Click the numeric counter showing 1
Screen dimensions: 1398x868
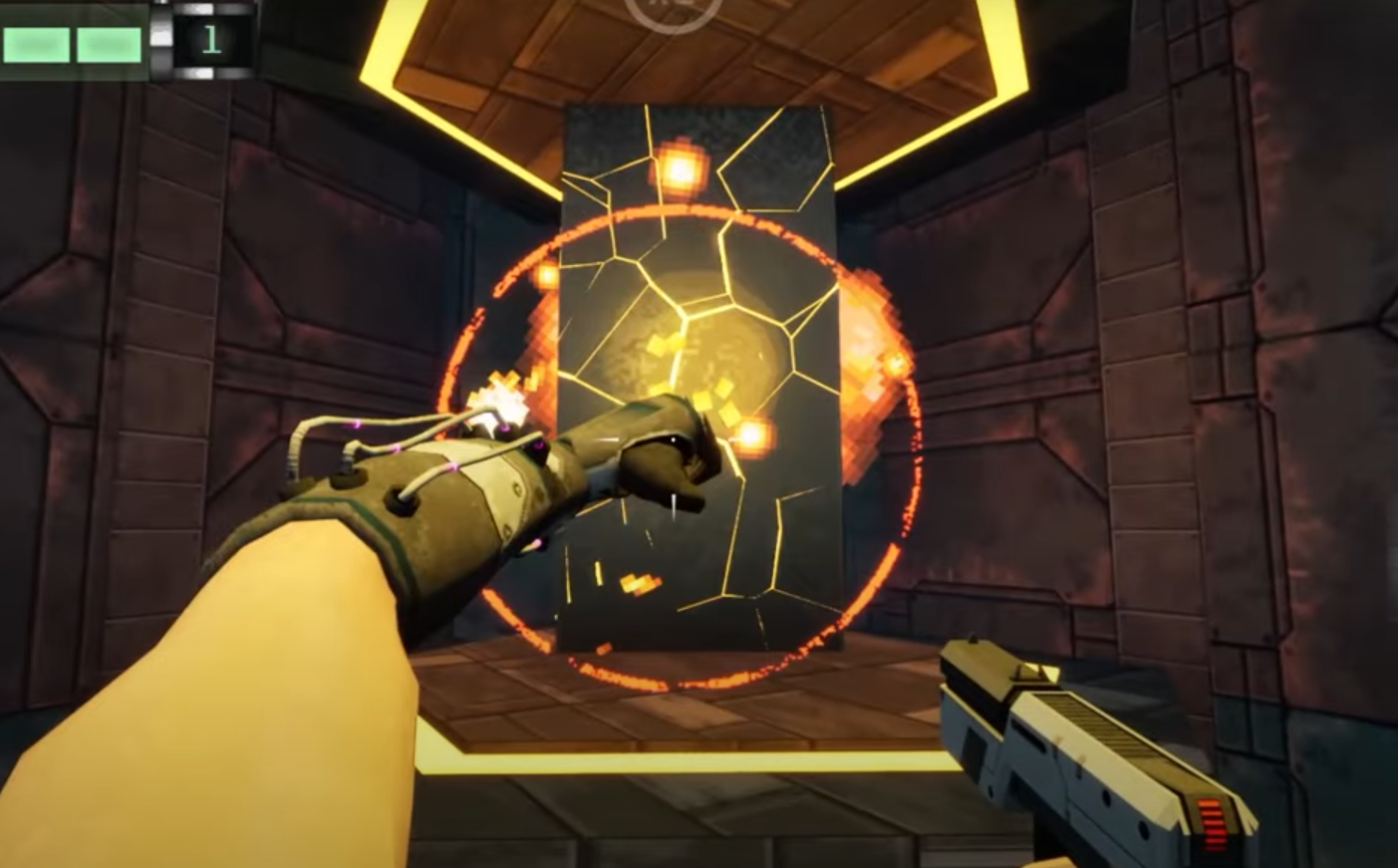tap(212, 38)
